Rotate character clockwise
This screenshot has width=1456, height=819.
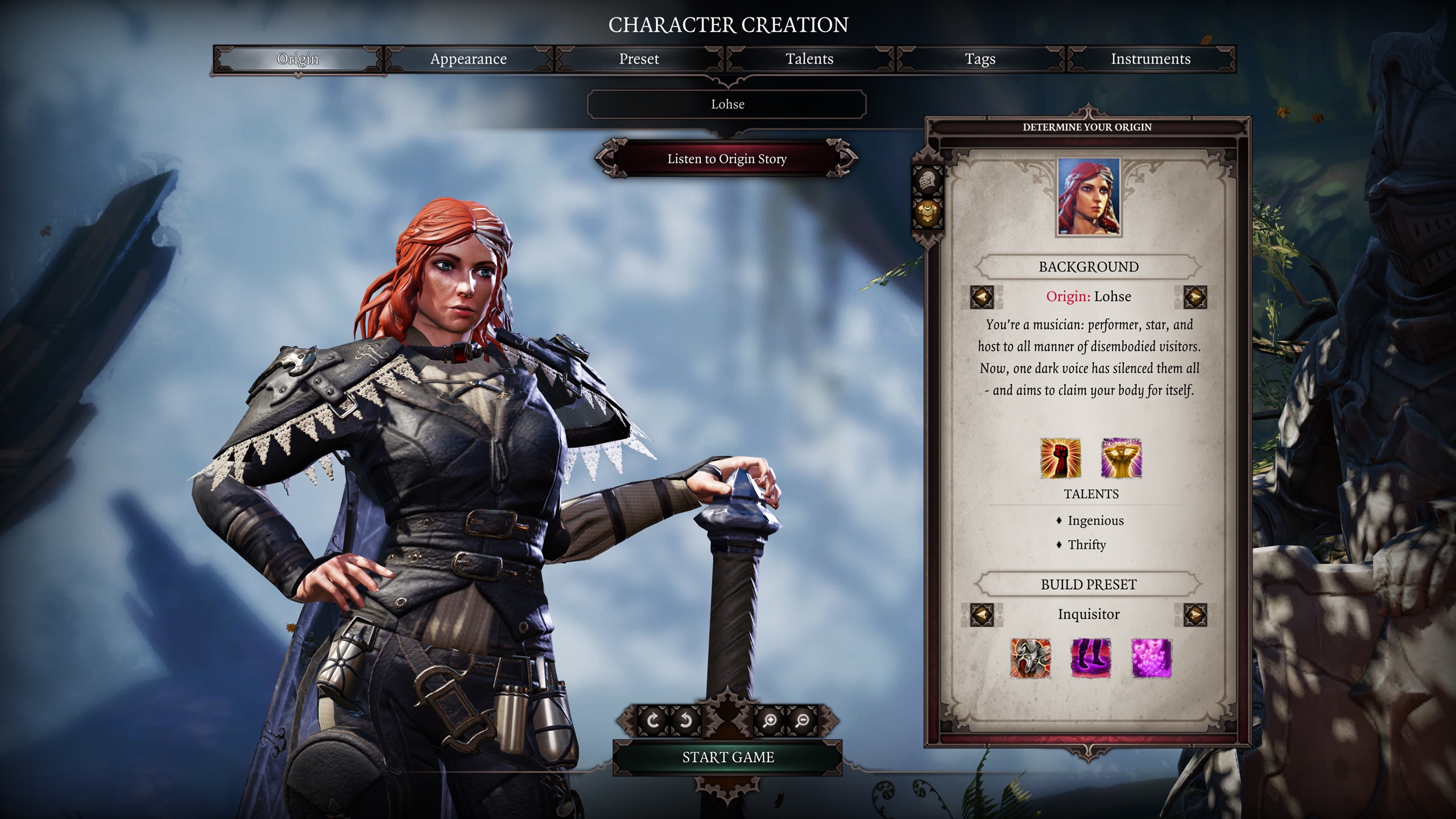(x=653, y=721)
